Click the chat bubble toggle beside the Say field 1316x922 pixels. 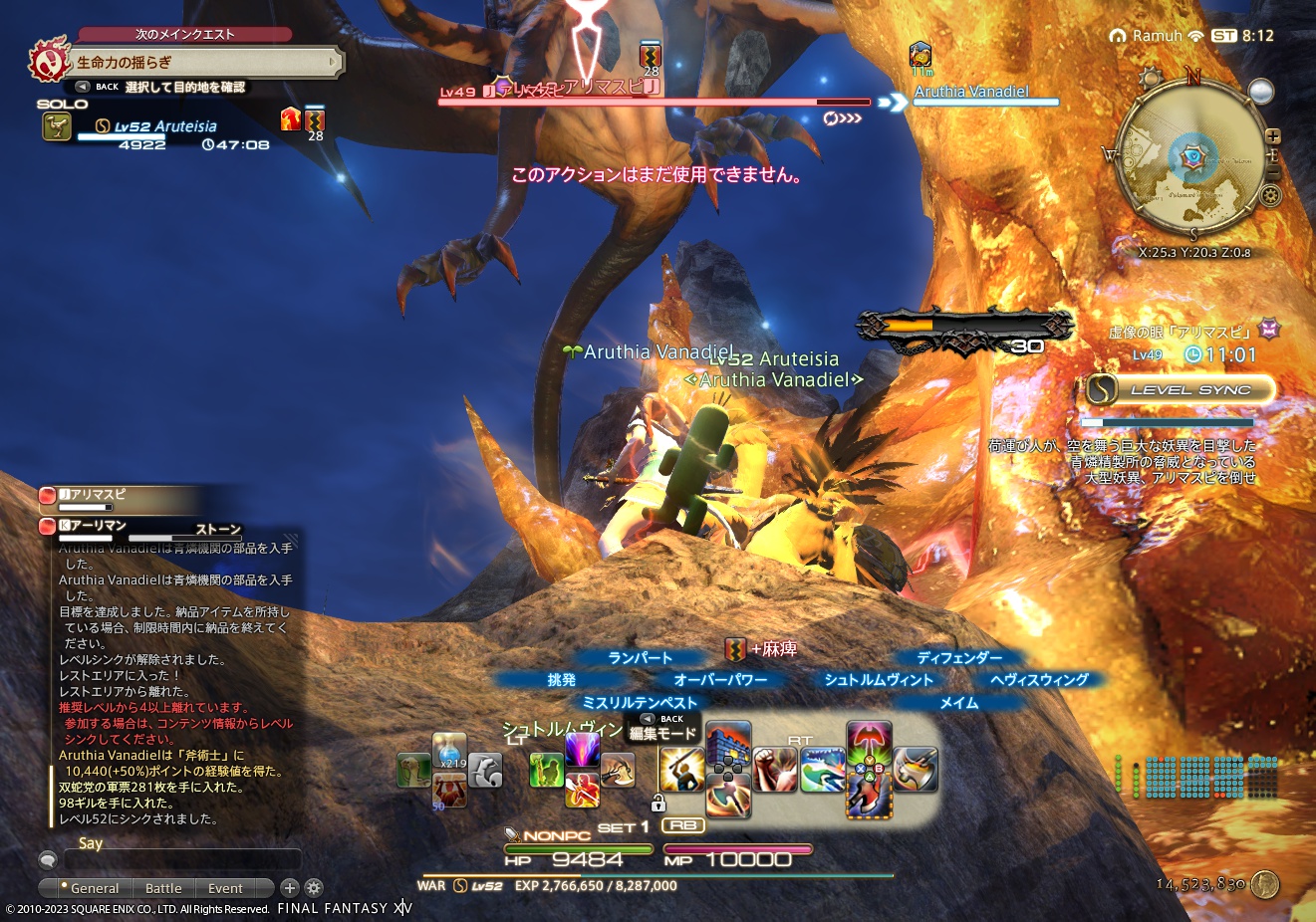coord(47,859)
